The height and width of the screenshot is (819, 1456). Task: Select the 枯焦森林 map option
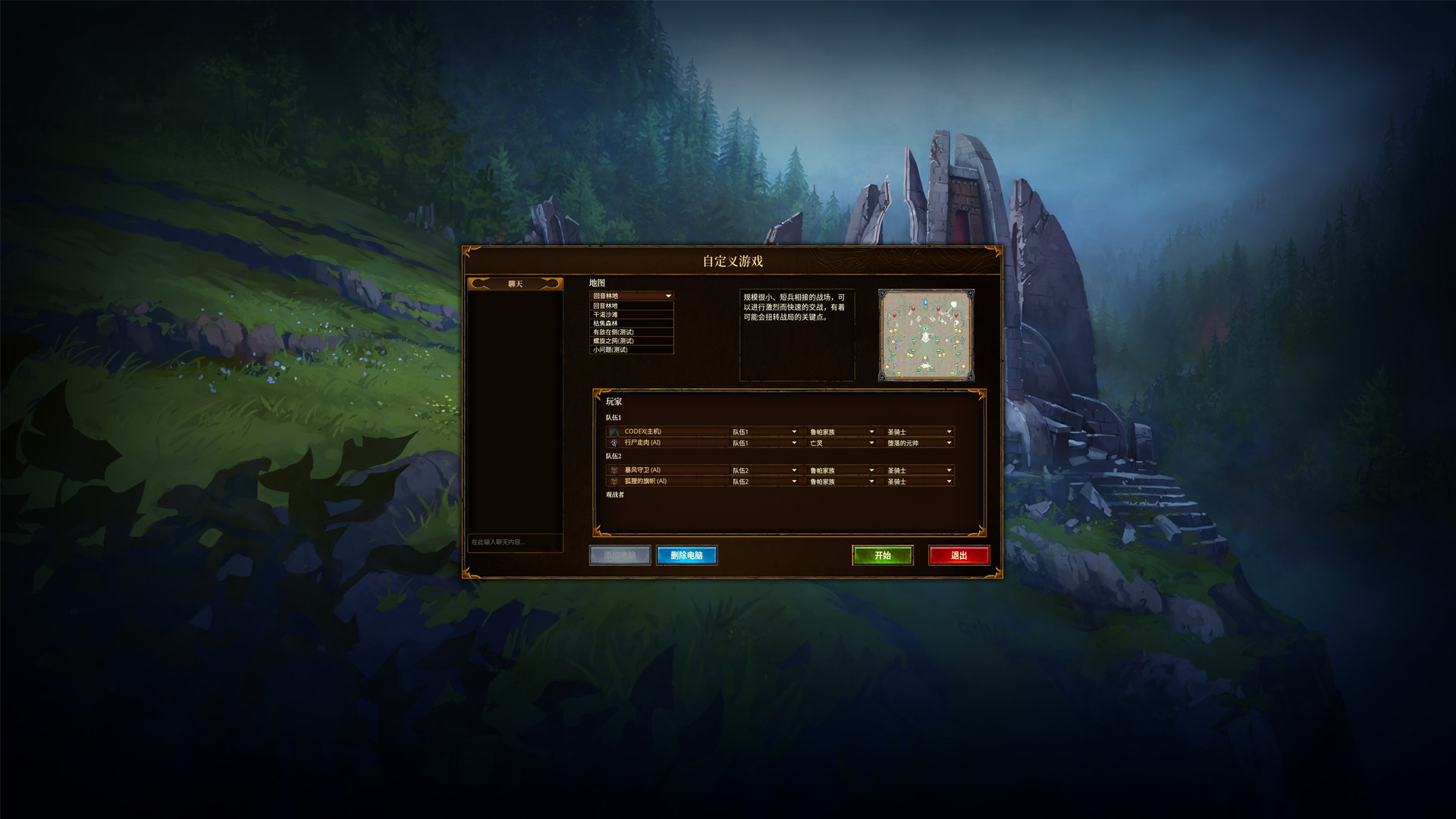pos(631,323)
